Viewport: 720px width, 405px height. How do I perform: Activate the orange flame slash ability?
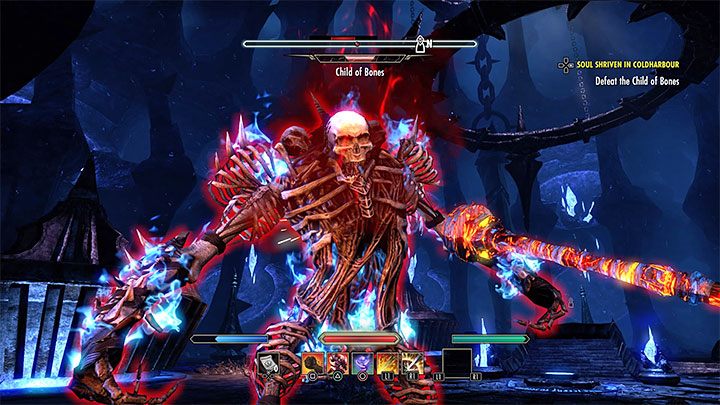pyautogui.click(x=387, y=363)
